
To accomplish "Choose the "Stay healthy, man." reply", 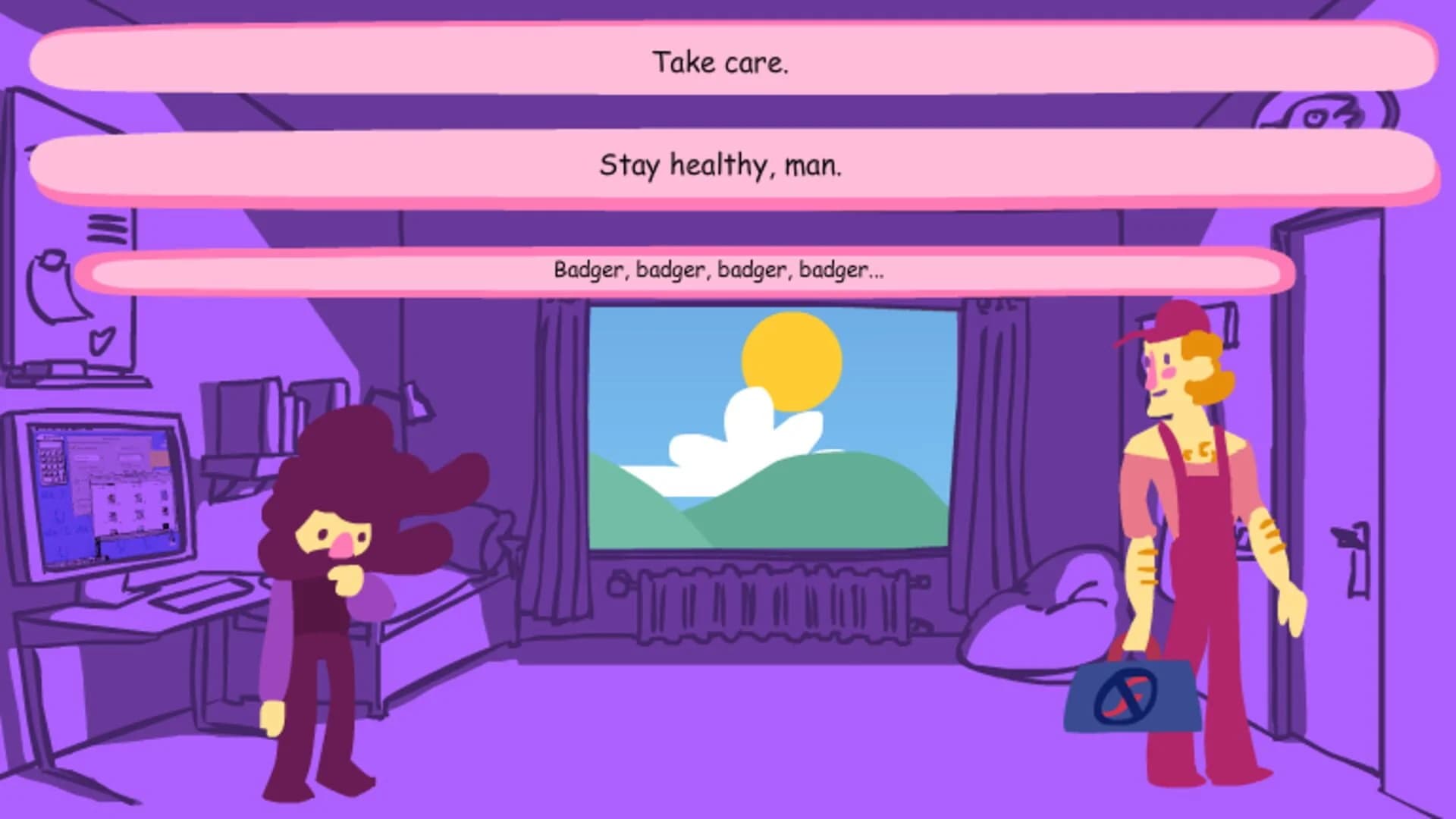I will [x=722, y=167].
